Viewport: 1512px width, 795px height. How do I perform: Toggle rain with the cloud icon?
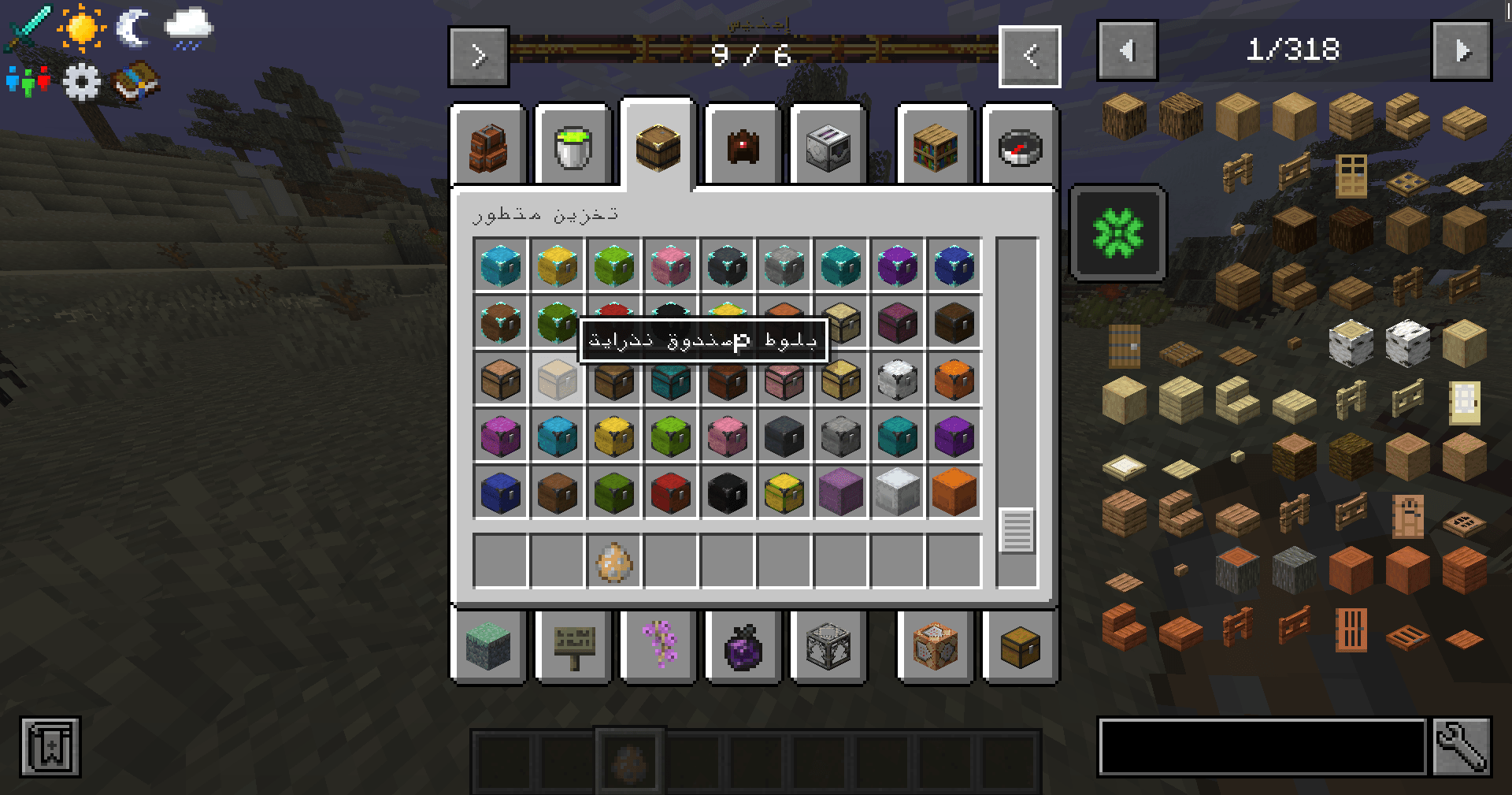(x=188, y=28)
